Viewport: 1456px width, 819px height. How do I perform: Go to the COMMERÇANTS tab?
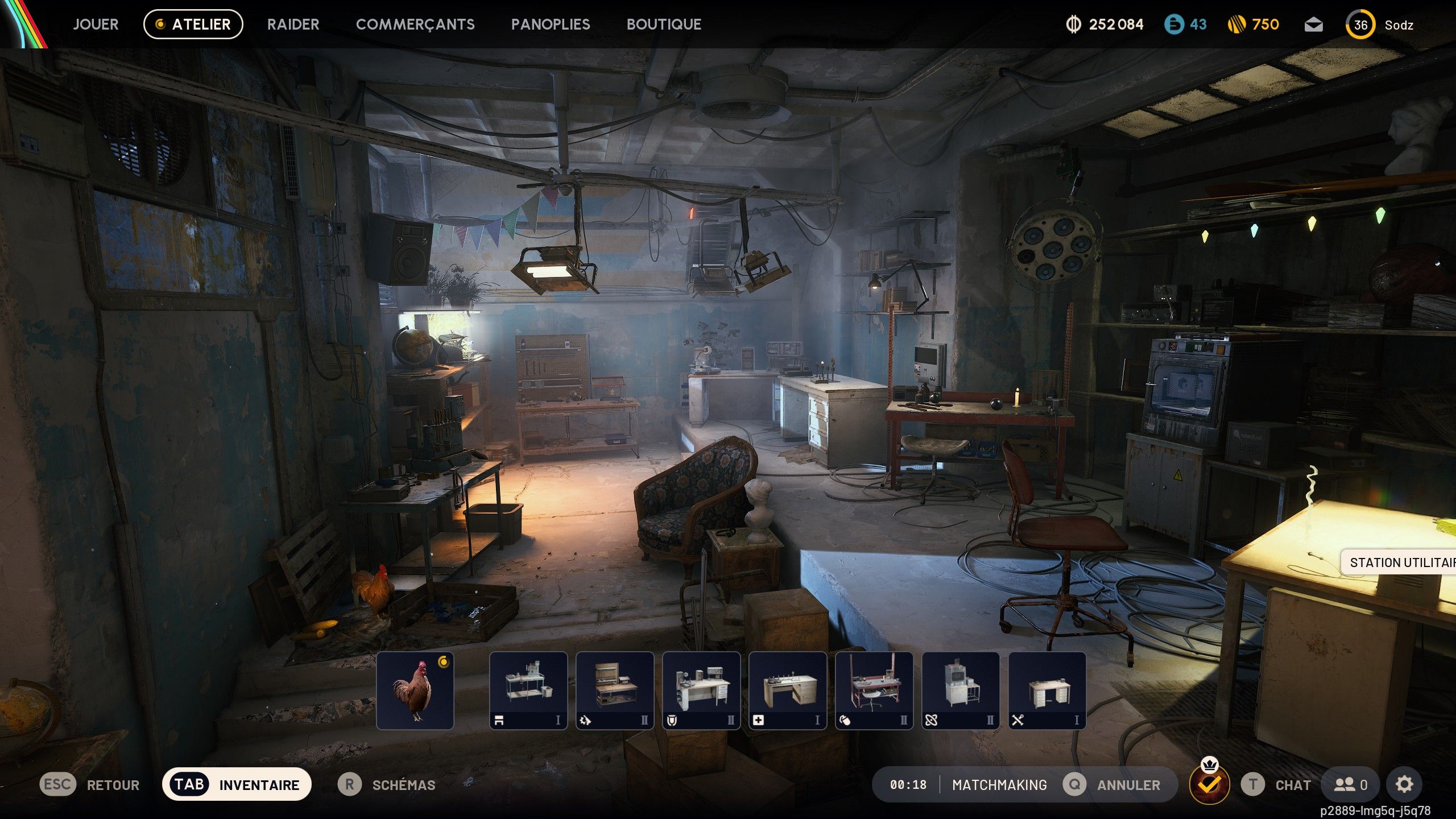point(415,24)
